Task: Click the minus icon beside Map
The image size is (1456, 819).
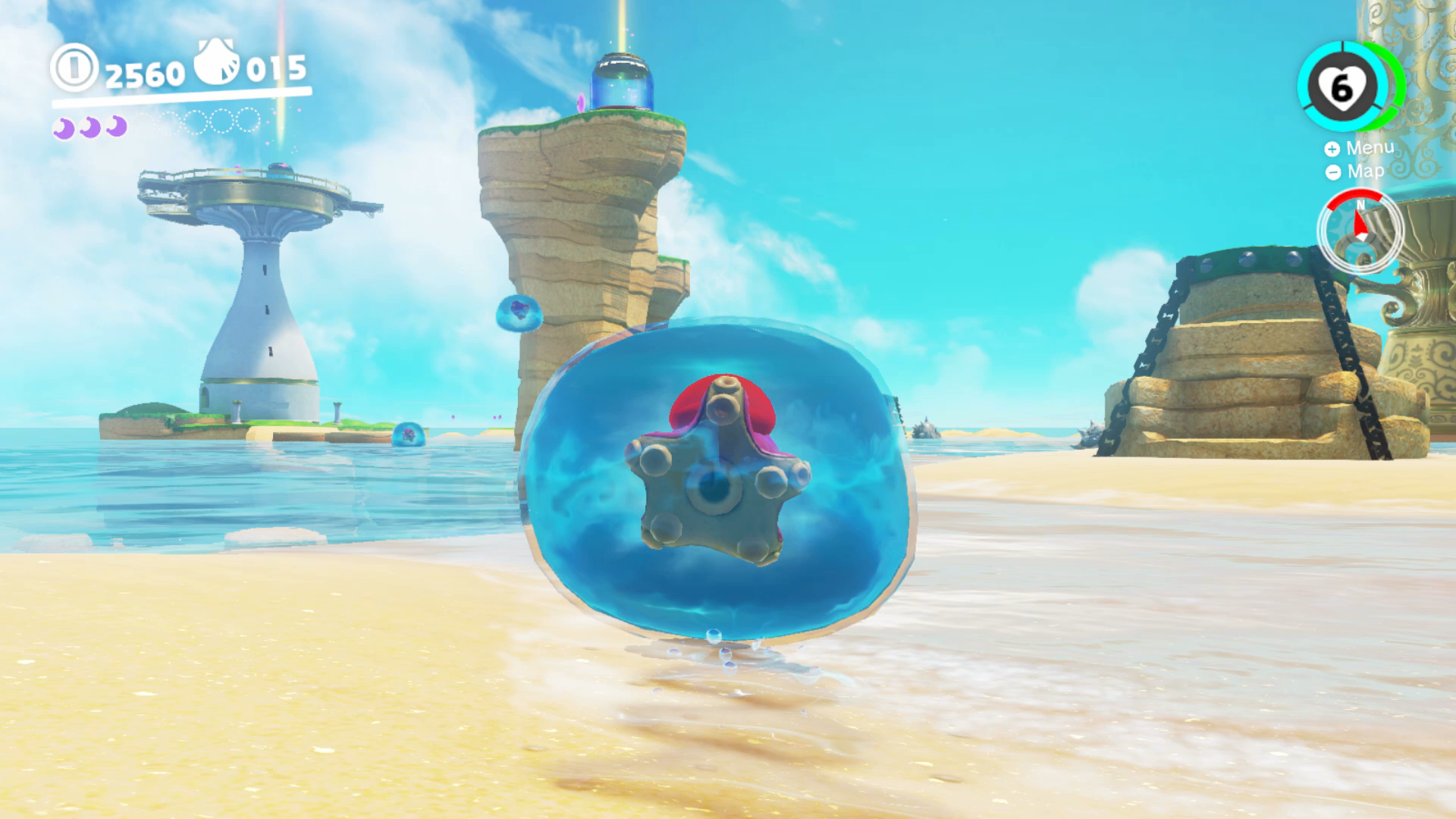Action: (x=1334, y=172)
